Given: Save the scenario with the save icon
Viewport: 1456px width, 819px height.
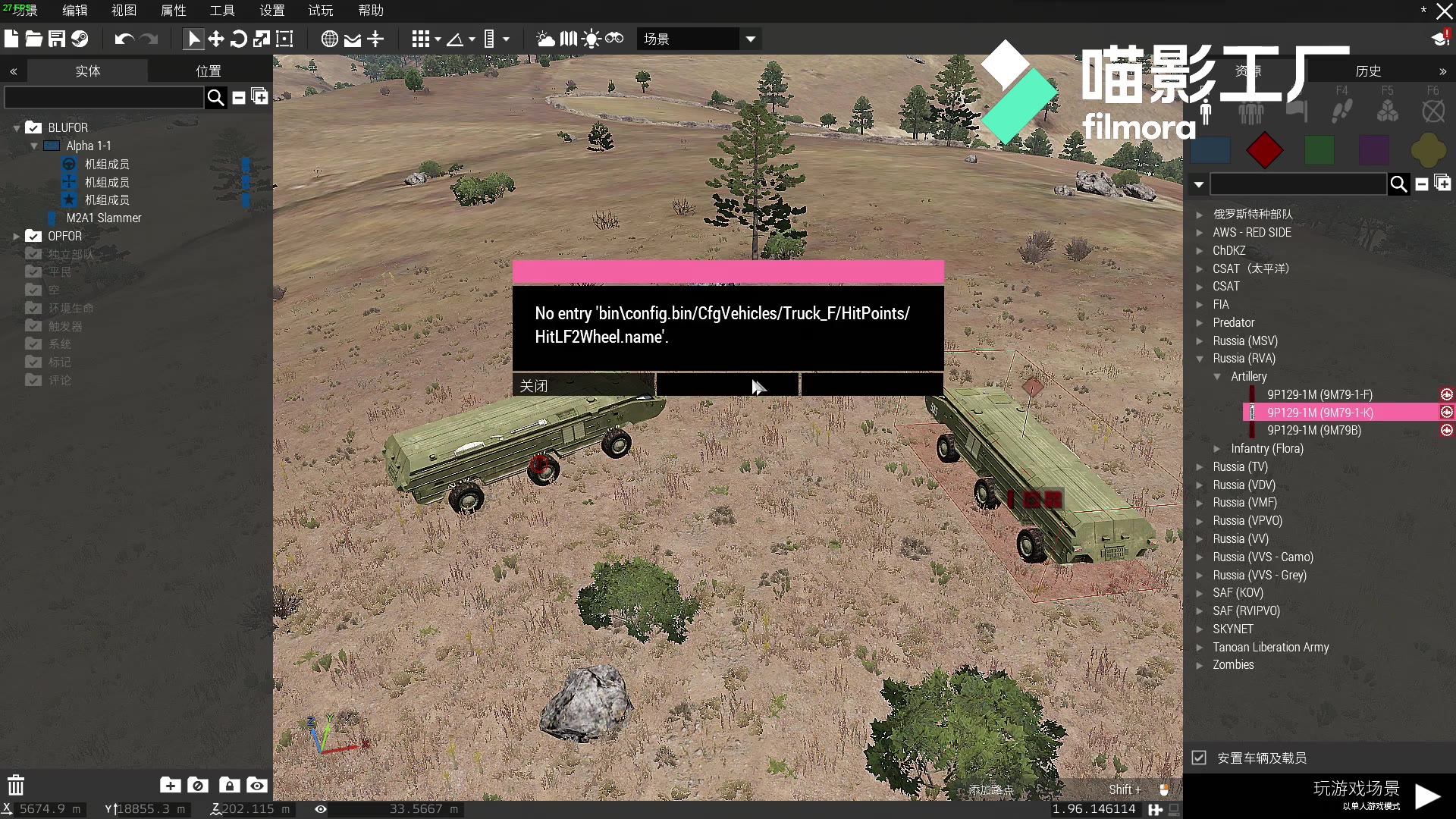Looking at the screenshot, I should [x=56, y=39].
